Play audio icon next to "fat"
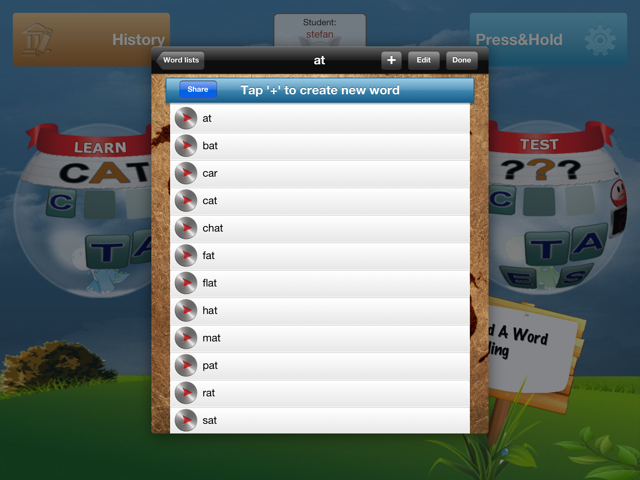The width and height of the screenshot is (640, 480). 185,256
